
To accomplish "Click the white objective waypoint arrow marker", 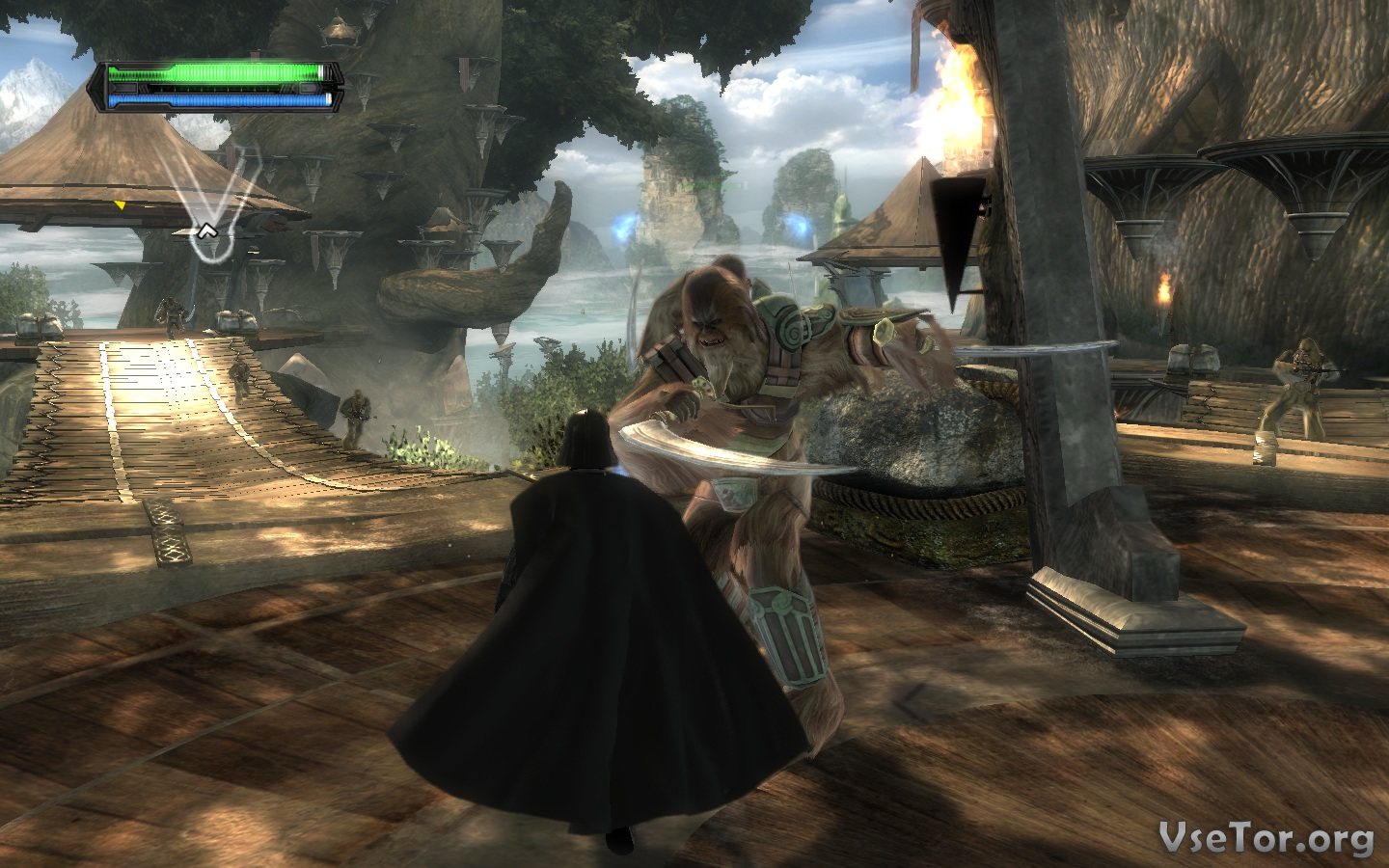I will point(205,231).
